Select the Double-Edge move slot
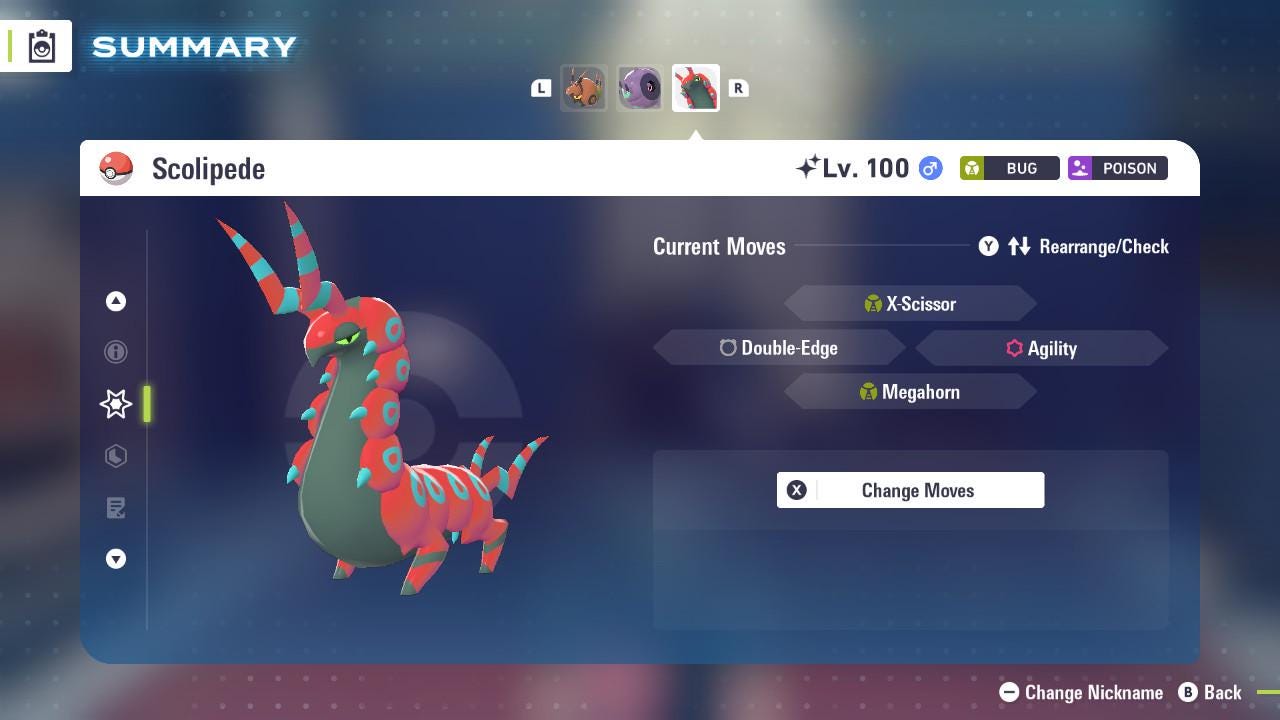This screenshot has width=1280, height=720. [779, 348]
